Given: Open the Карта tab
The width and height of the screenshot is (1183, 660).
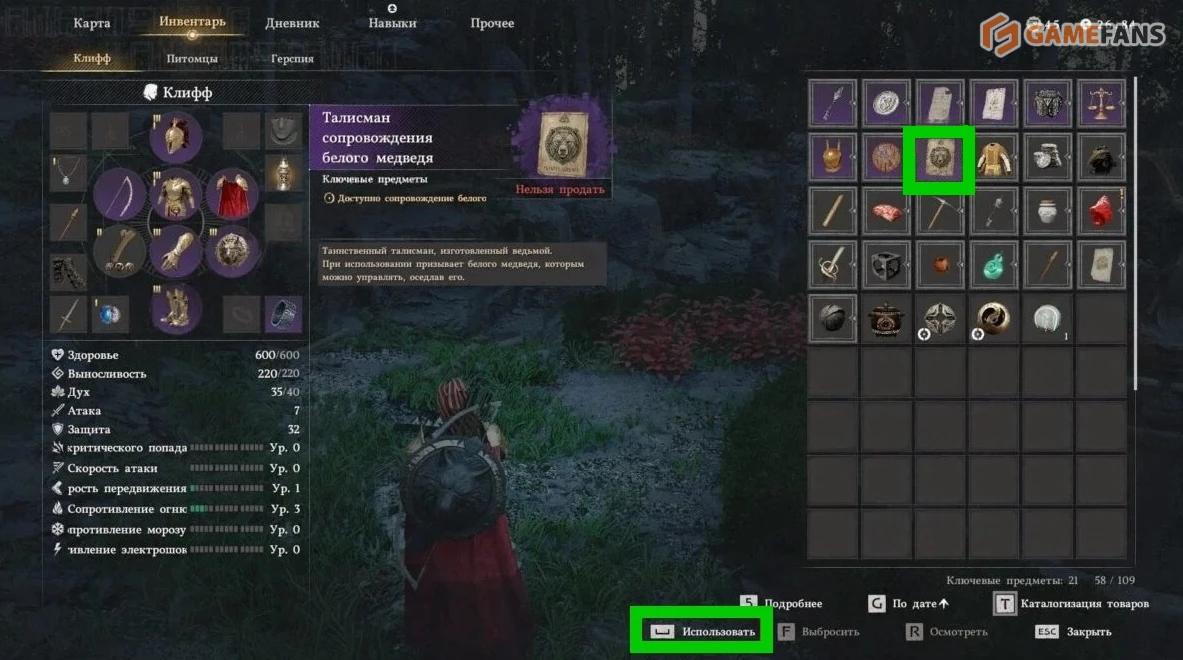Looking at the screenshot, I should click(x=92, y=23).
